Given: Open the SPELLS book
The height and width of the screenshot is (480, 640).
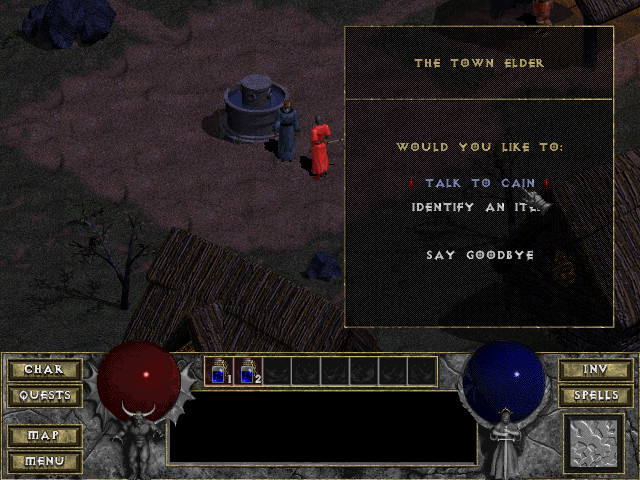Looking at the screenshot, I should pos(594,395).
